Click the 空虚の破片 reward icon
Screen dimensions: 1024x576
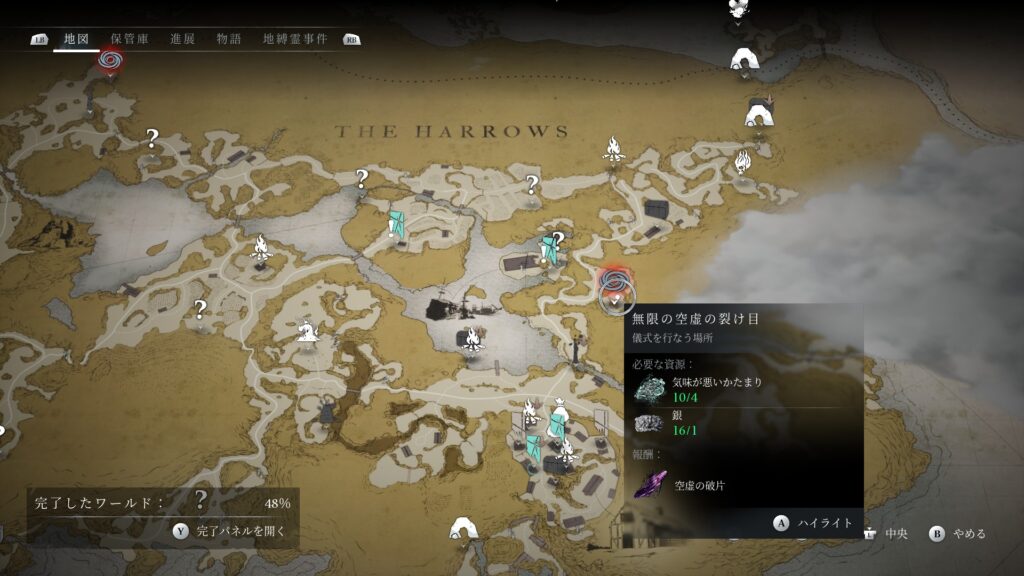click(651, 483)
